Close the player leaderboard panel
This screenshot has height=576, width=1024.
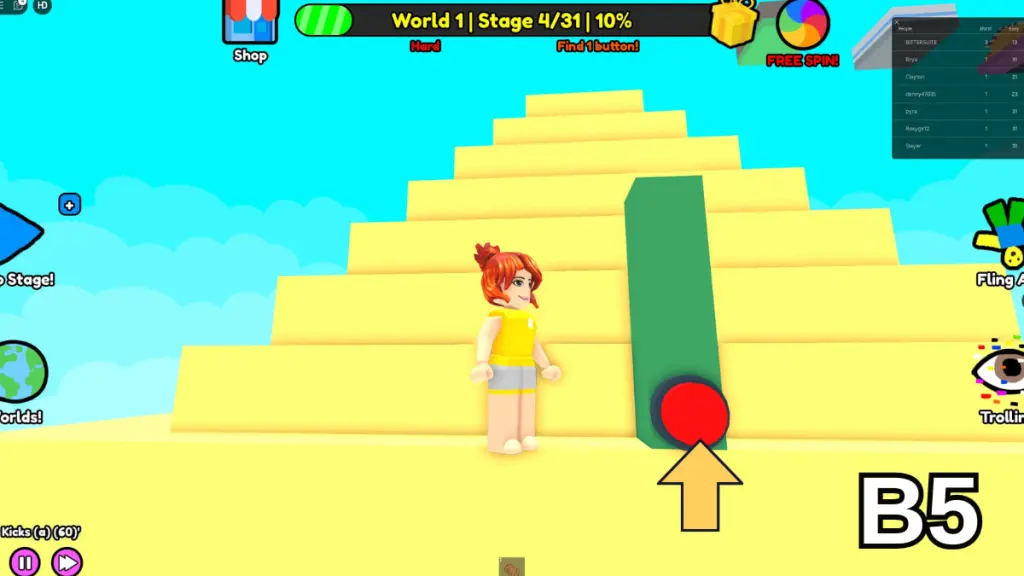point(897,21)
